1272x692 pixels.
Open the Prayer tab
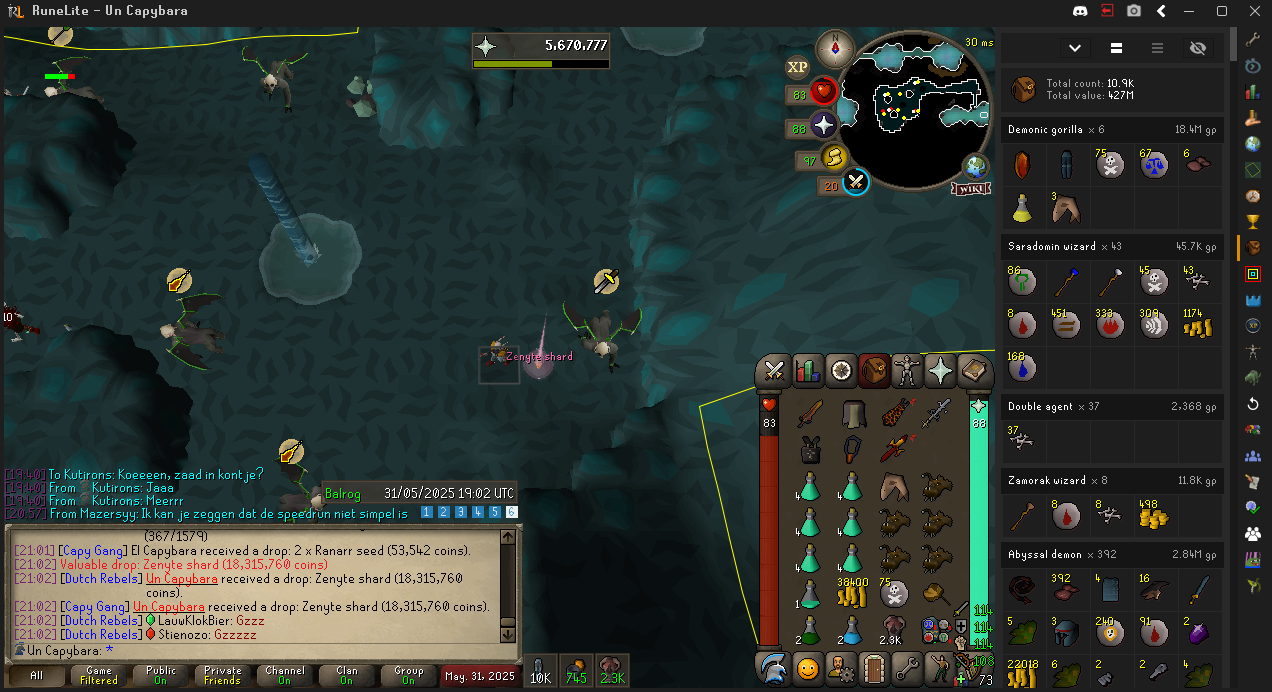pyautogui.click(x=941, y=371)
